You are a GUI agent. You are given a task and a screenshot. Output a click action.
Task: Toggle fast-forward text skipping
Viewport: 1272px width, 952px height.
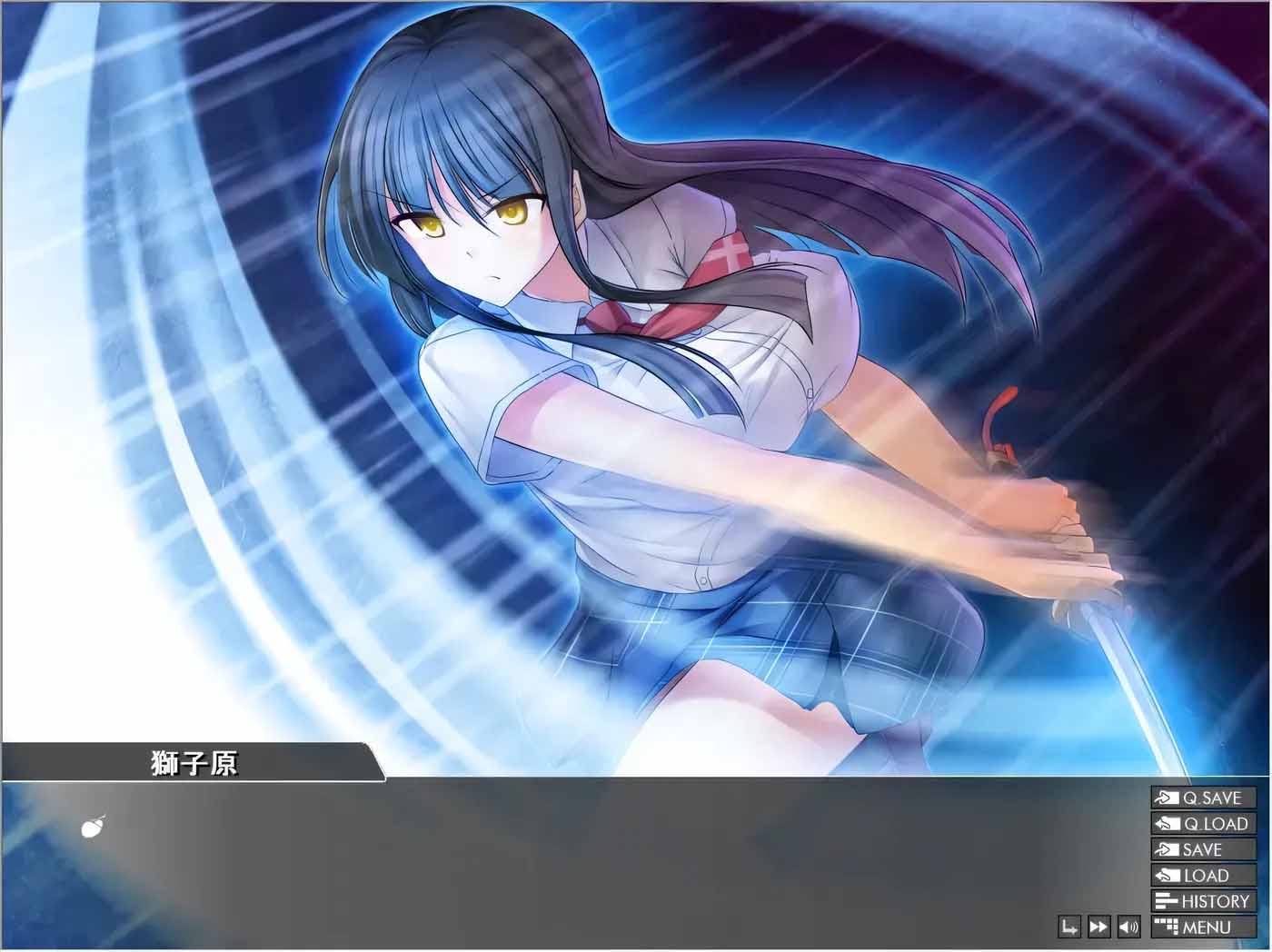(x=1098, y=927)
